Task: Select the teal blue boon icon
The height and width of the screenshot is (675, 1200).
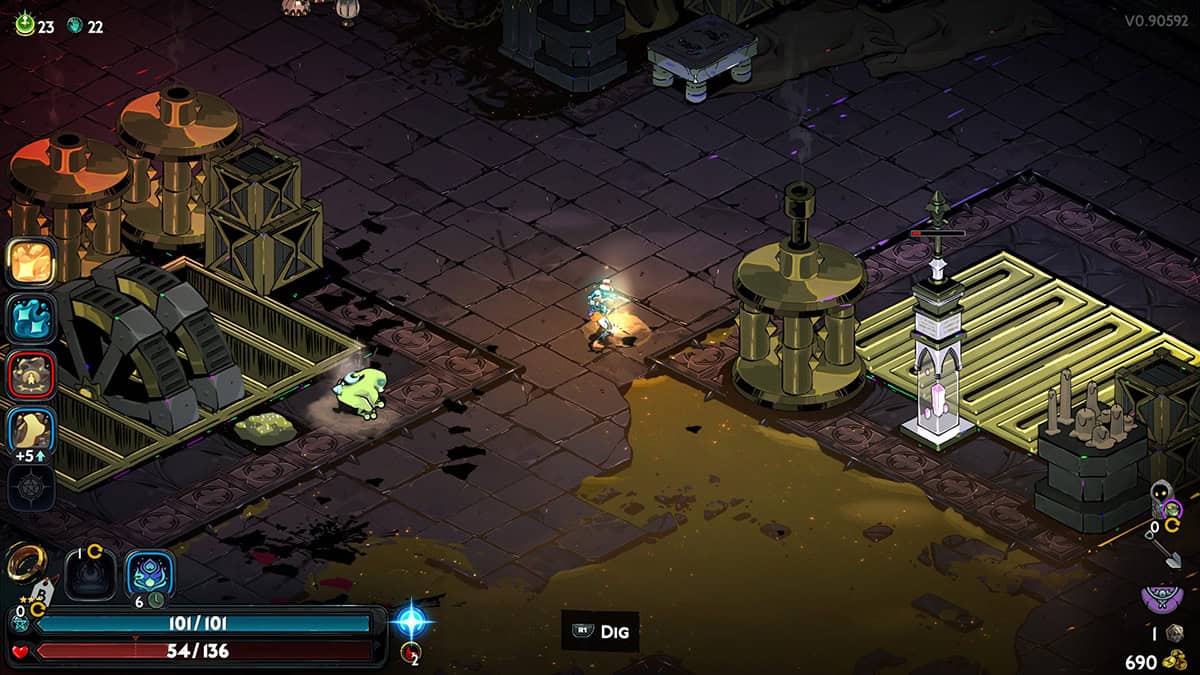Action: pos(31,319)
